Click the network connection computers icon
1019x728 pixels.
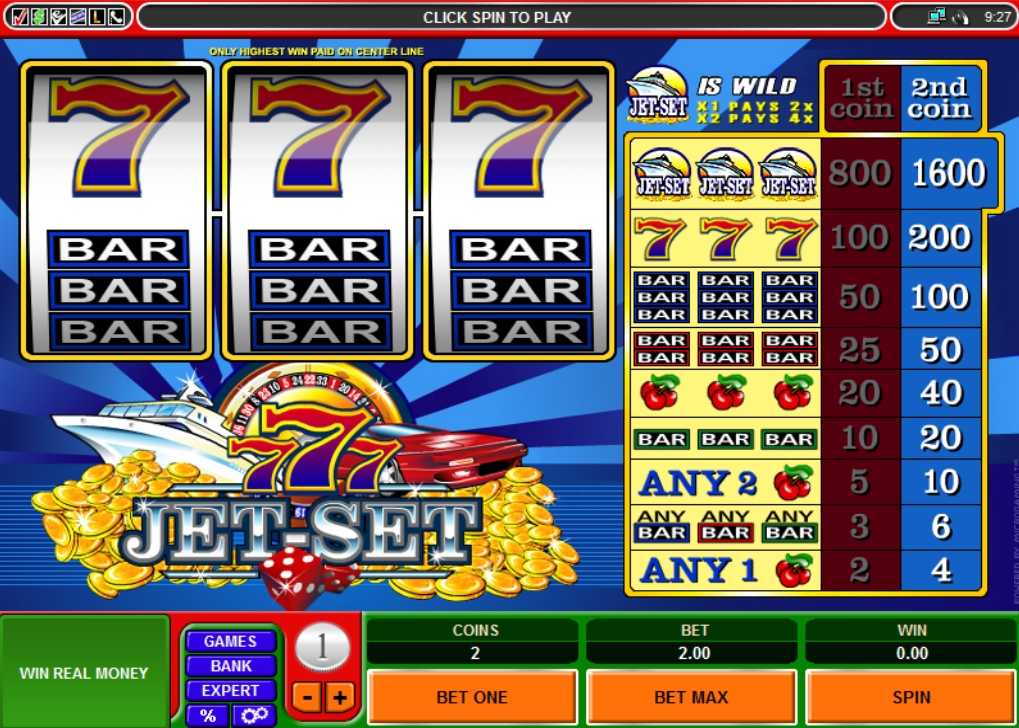point(936,16)
